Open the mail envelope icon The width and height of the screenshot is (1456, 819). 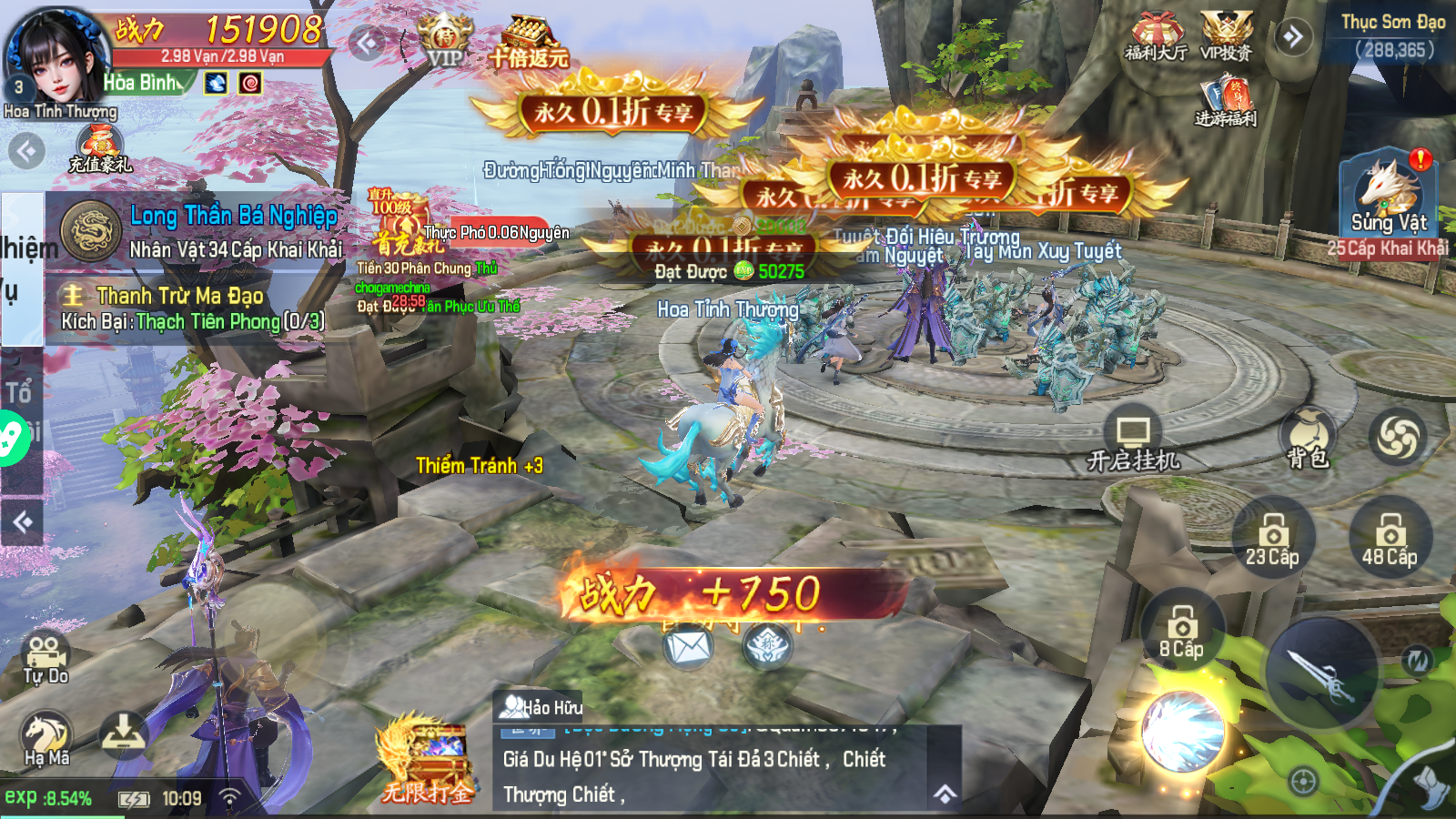coord(688,648)
